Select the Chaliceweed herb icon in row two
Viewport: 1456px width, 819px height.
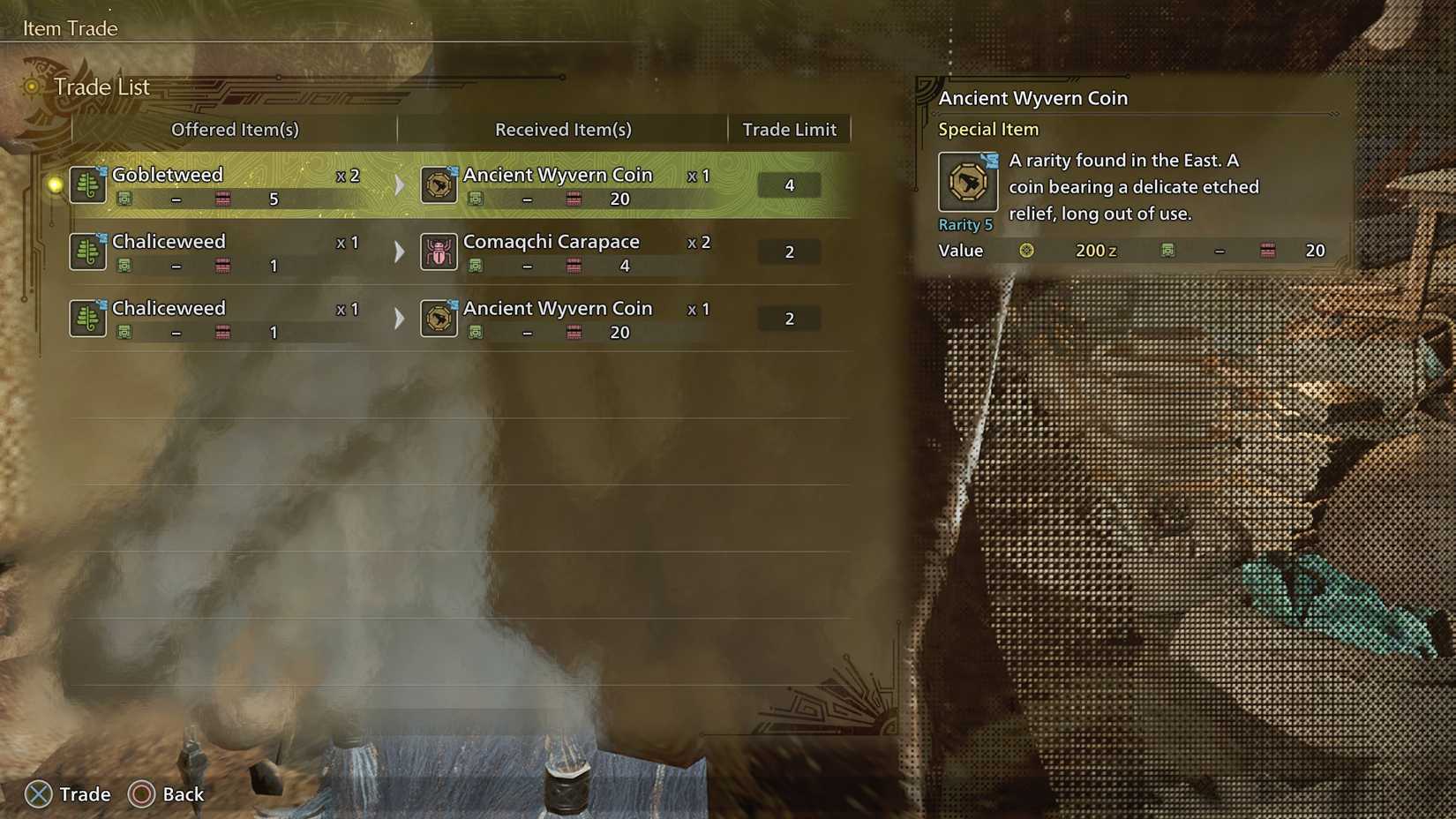87,252
